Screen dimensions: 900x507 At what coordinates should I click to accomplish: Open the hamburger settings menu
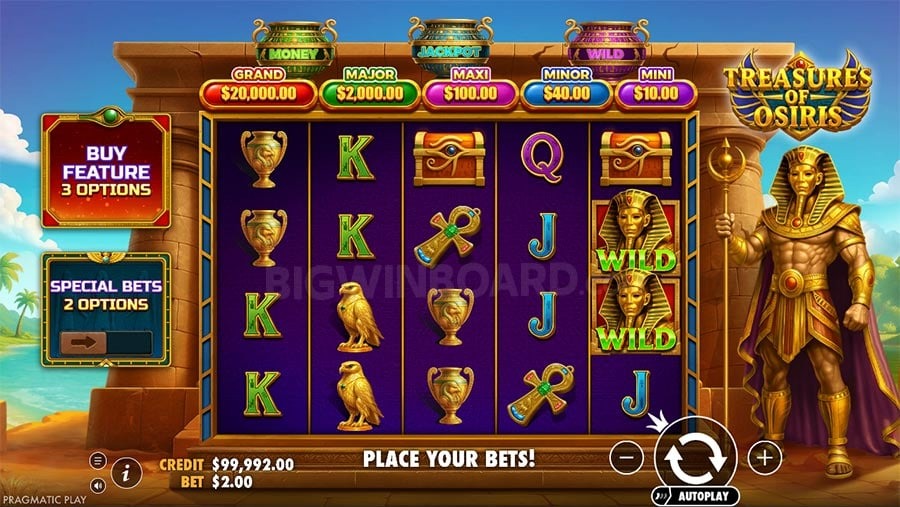(98, 460)
